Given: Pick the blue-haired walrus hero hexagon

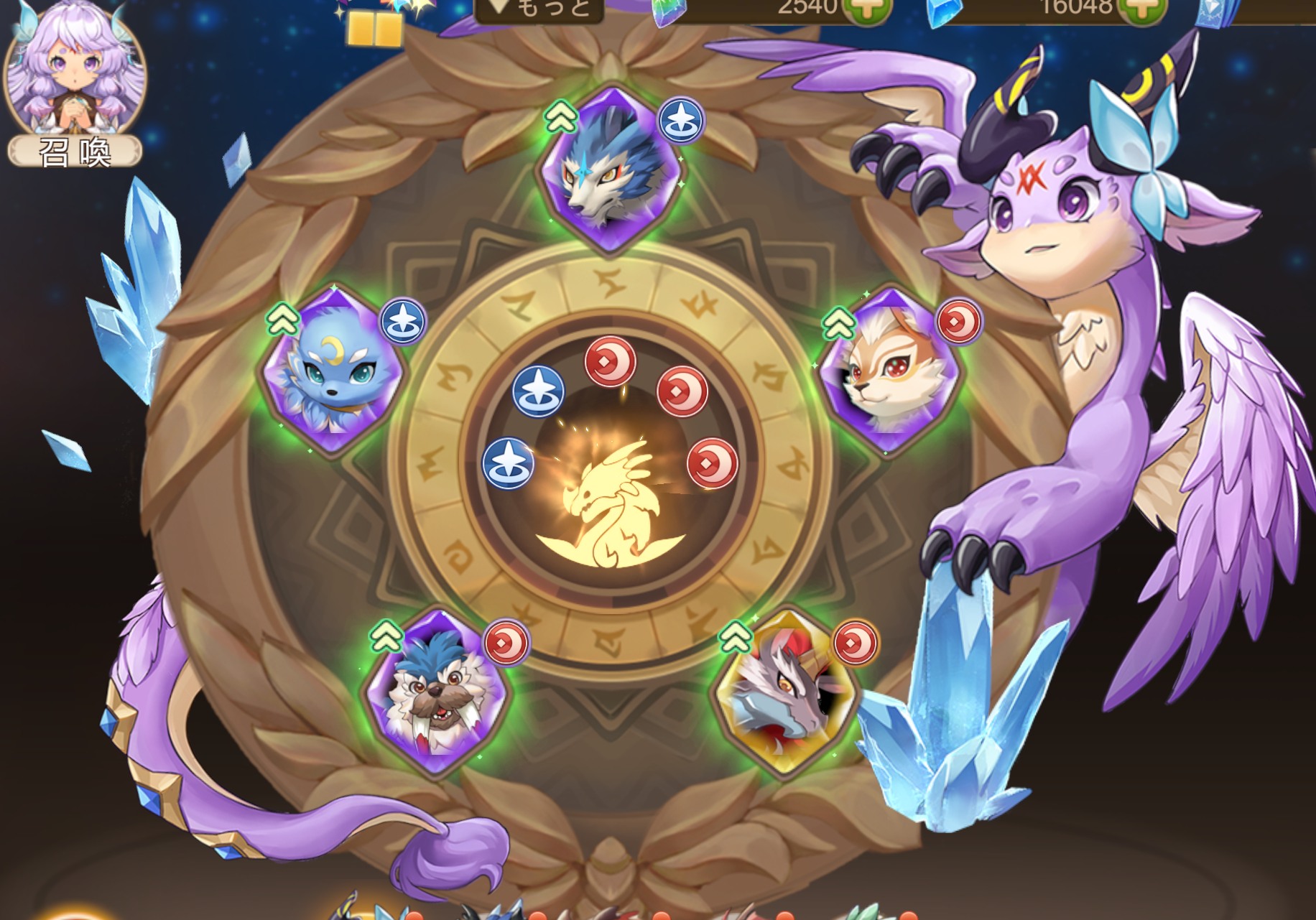Looking at the screenshot, I should [436, 693].
